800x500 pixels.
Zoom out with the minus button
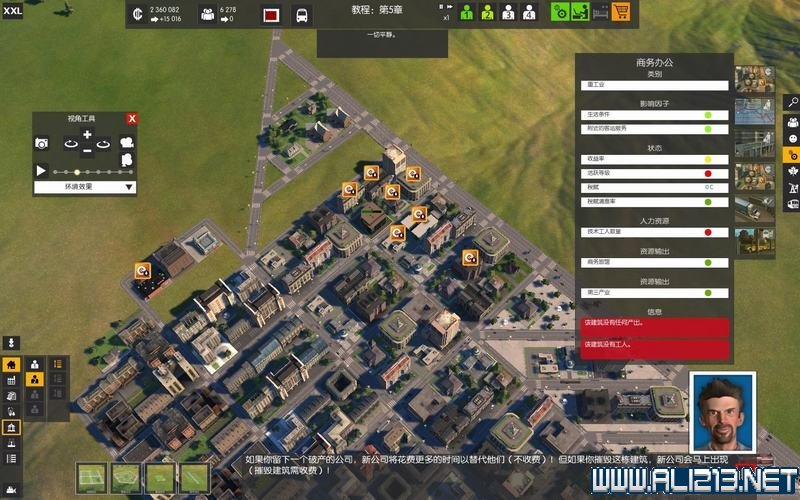coord(87,151)
